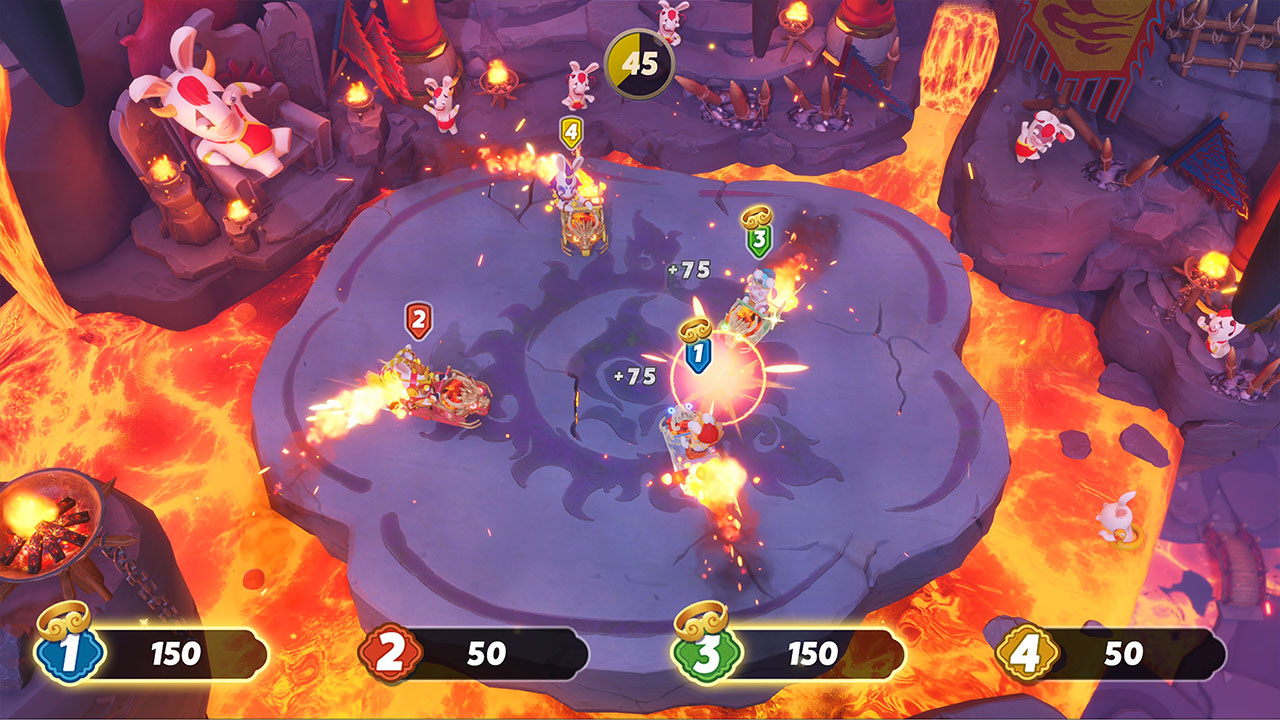The height and width of the screenshot is (720, 1280).
Task: Click the yellow countdown timer showing 45
Action: [638, 62]
